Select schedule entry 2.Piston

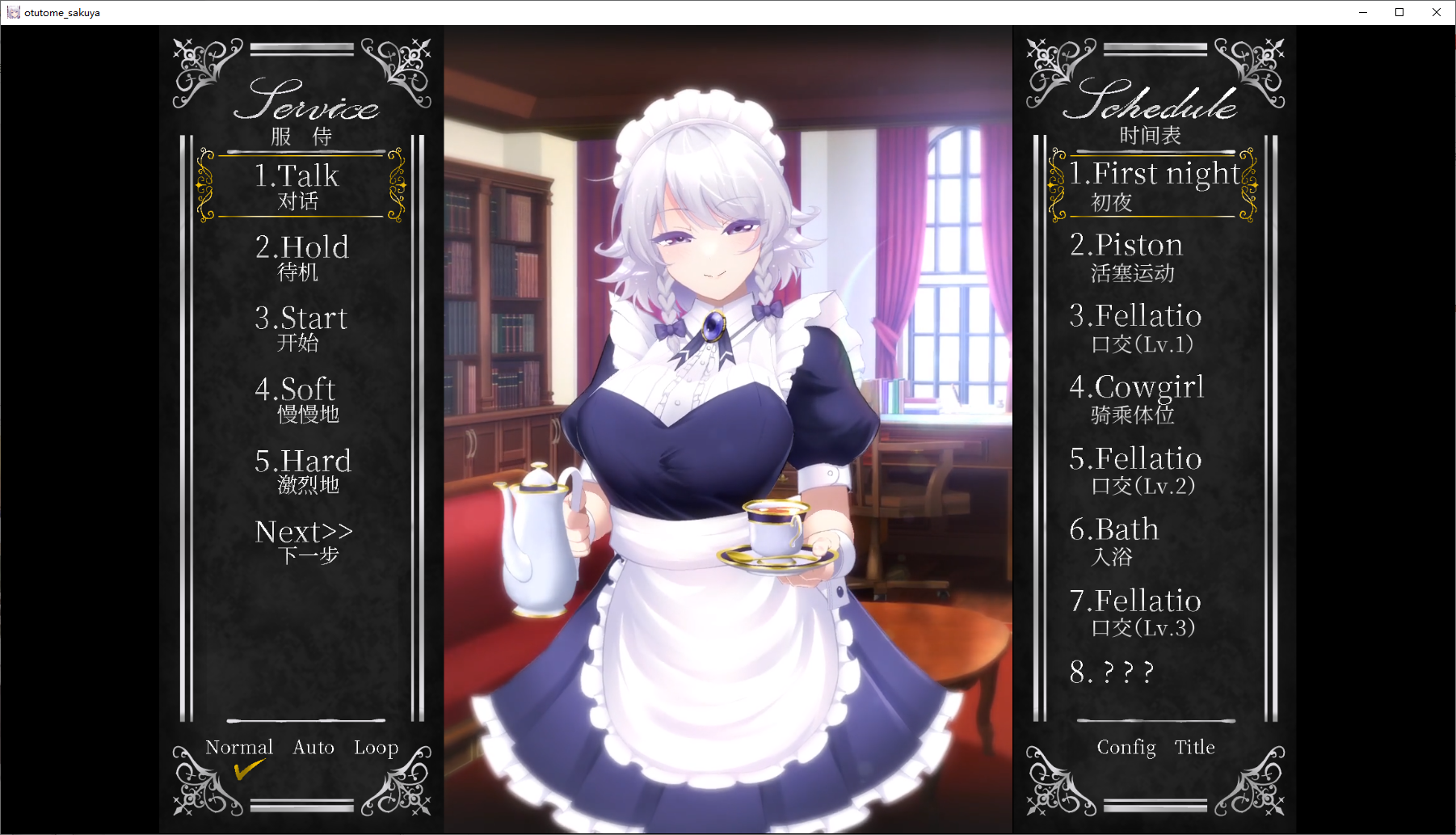1126,257
